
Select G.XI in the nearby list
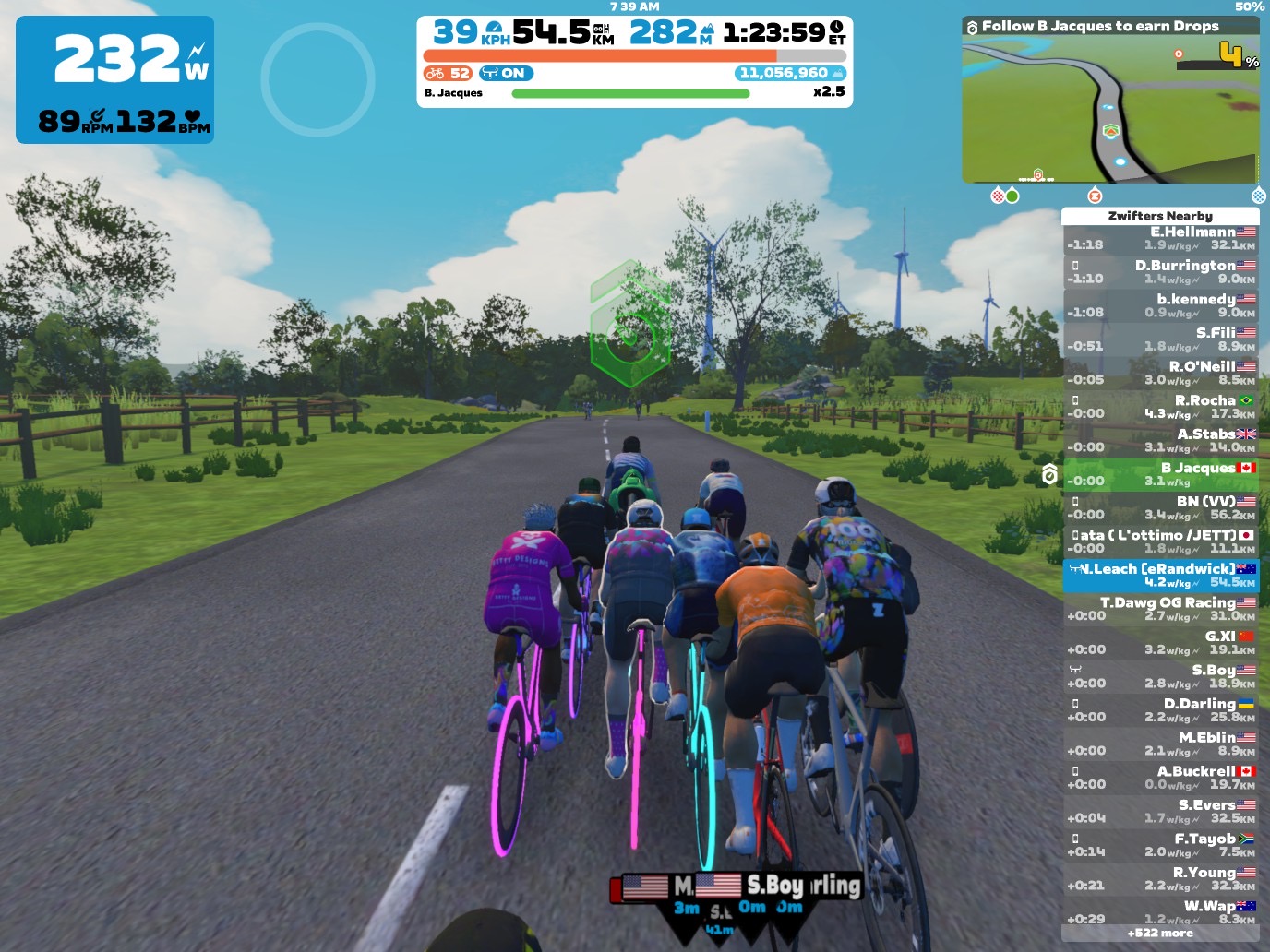(x=1160, y=642)
